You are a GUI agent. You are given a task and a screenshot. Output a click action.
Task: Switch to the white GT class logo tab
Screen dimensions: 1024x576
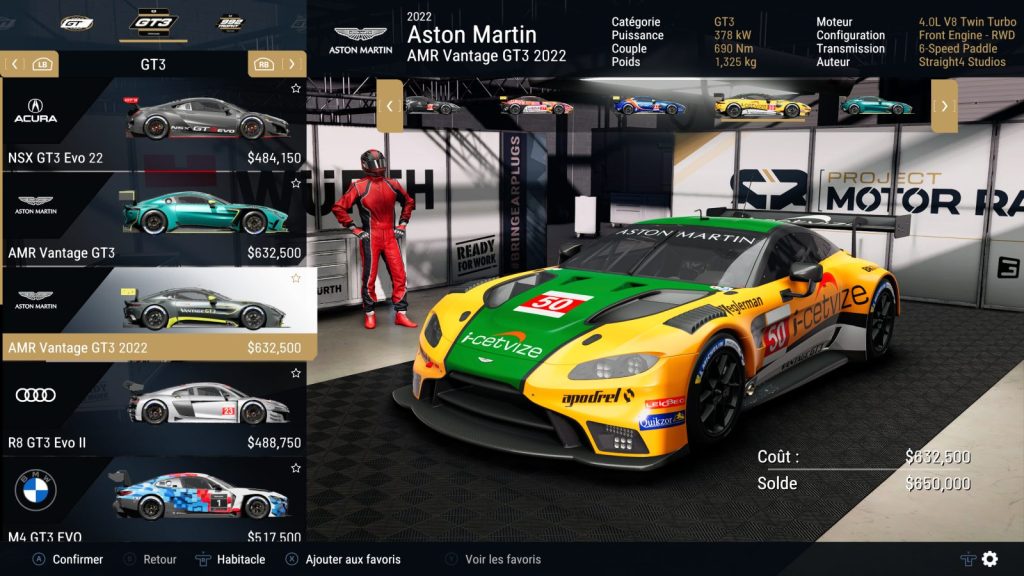[x=76, y=22]
